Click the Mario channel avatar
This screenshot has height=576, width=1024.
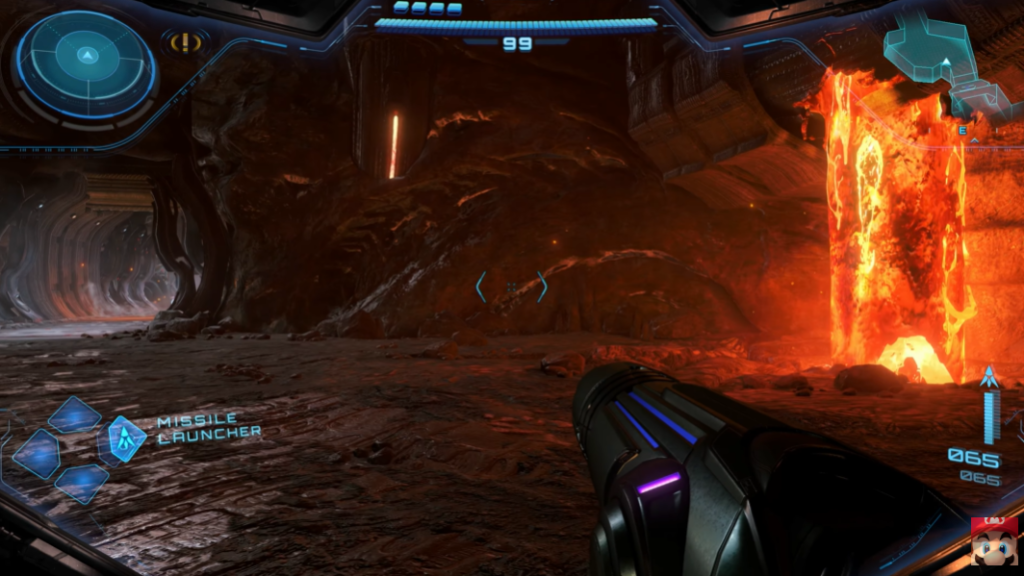coord(994,543)
